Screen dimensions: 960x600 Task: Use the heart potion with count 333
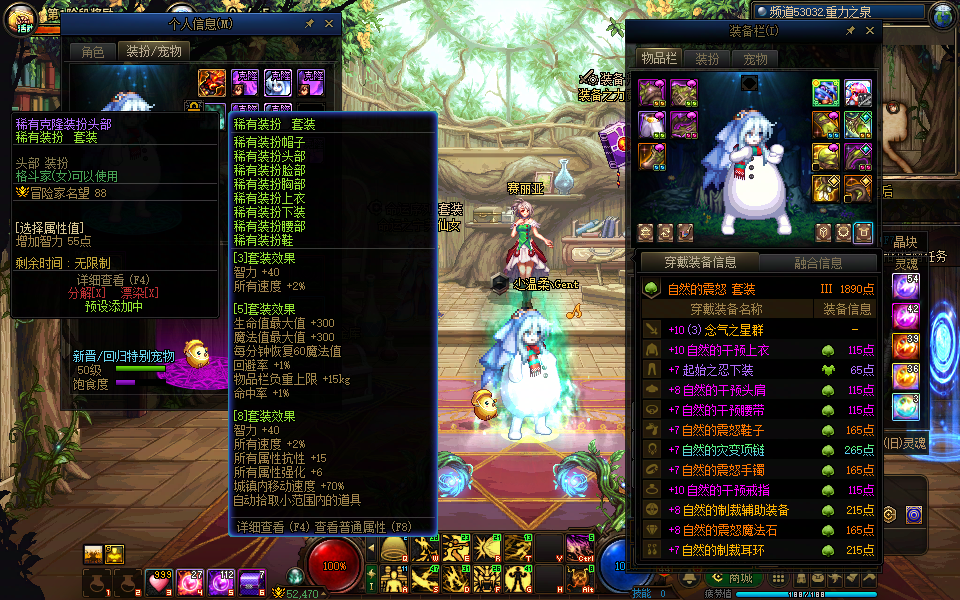pyautogui.click(x=159, y=582)
